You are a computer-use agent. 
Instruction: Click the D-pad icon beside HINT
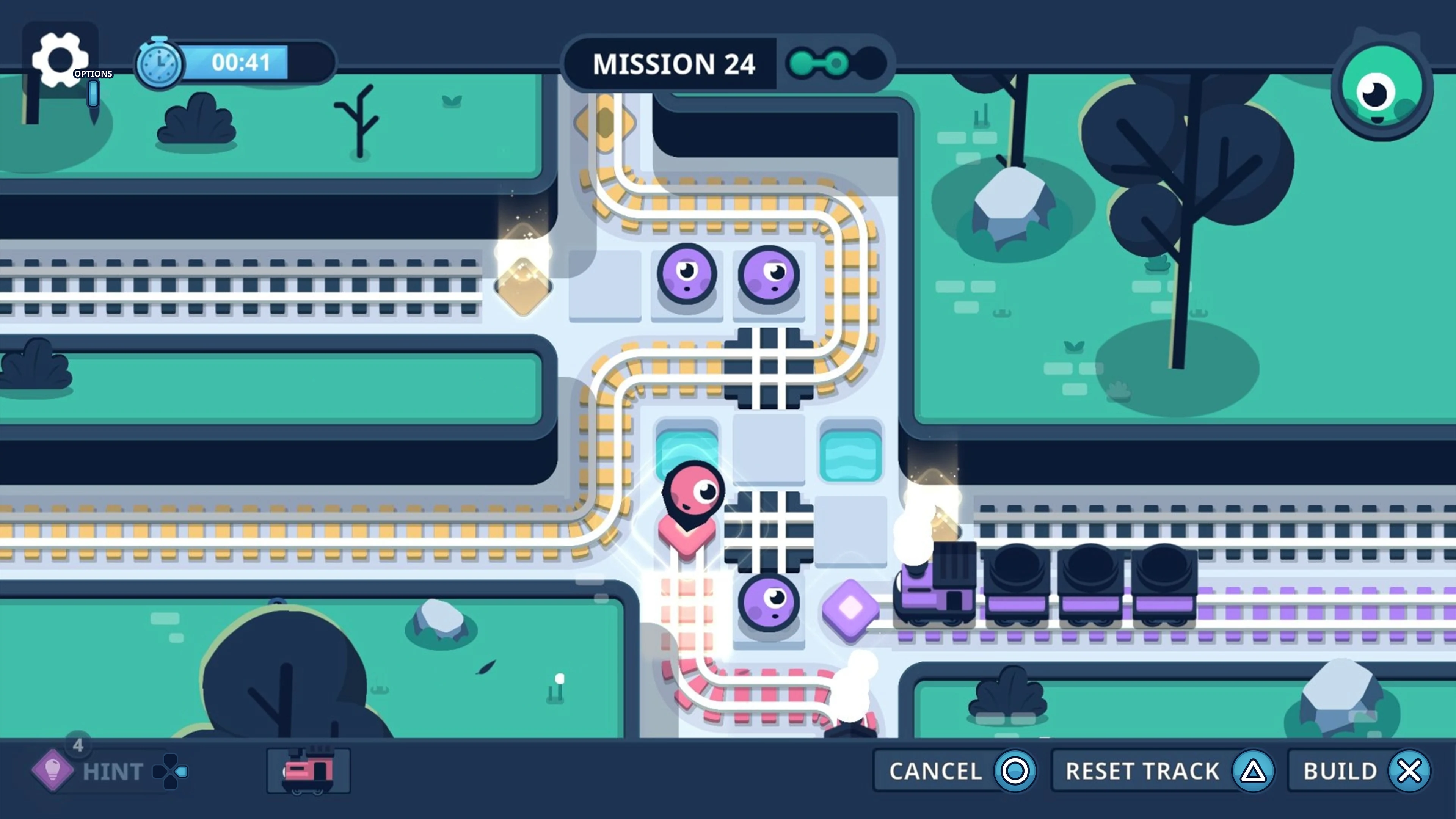tap(170, 771)
